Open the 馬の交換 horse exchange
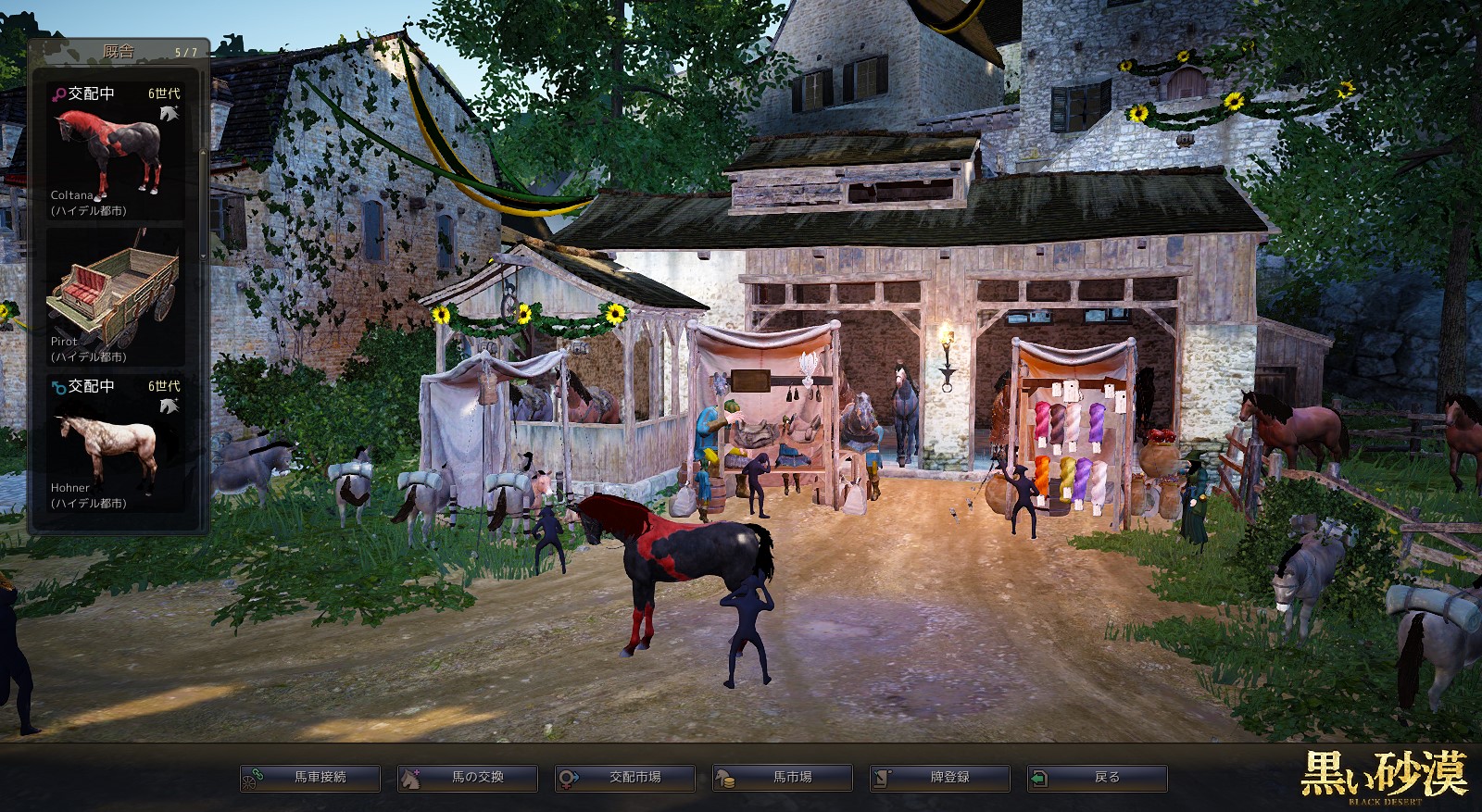 (x=468, y=778)
